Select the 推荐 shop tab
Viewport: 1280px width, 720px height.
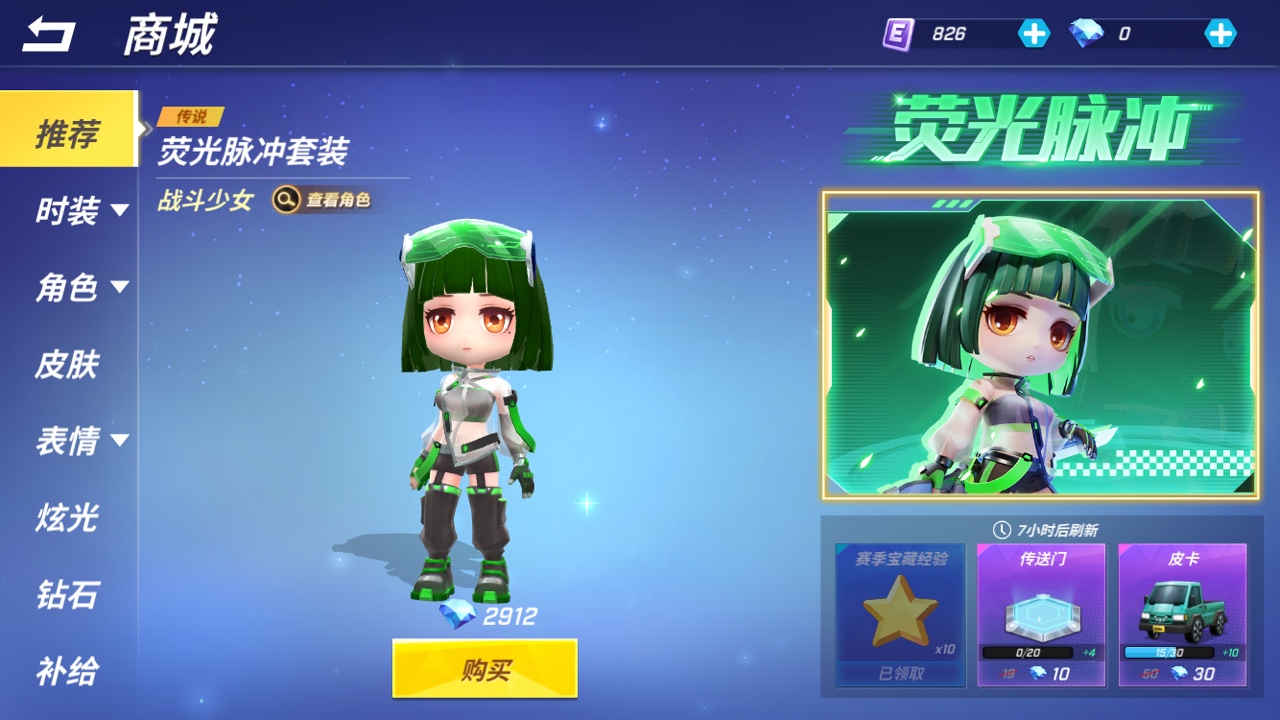click(68, 132)
